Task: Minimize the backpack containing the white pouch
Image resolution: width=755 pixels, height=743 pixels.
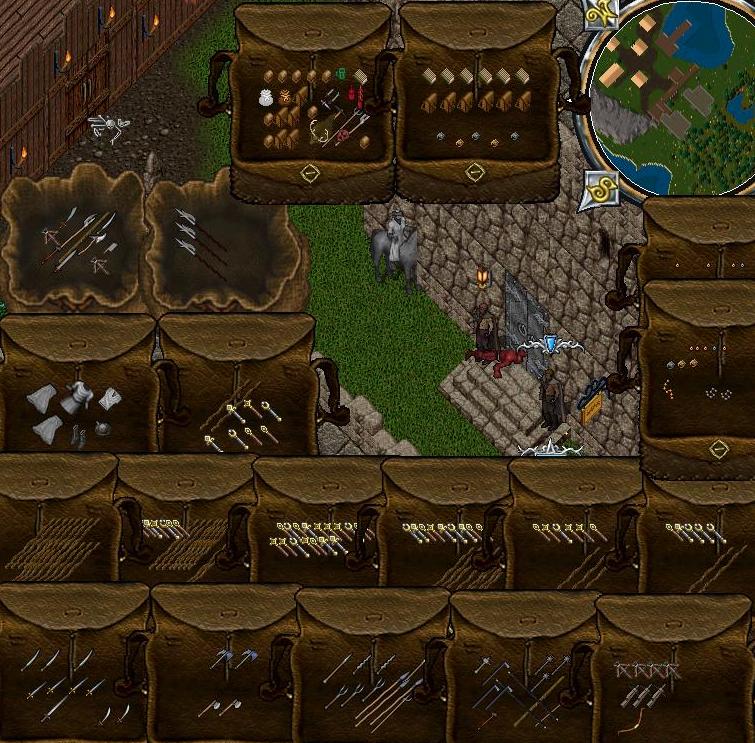Action: [x=310, y=173]
